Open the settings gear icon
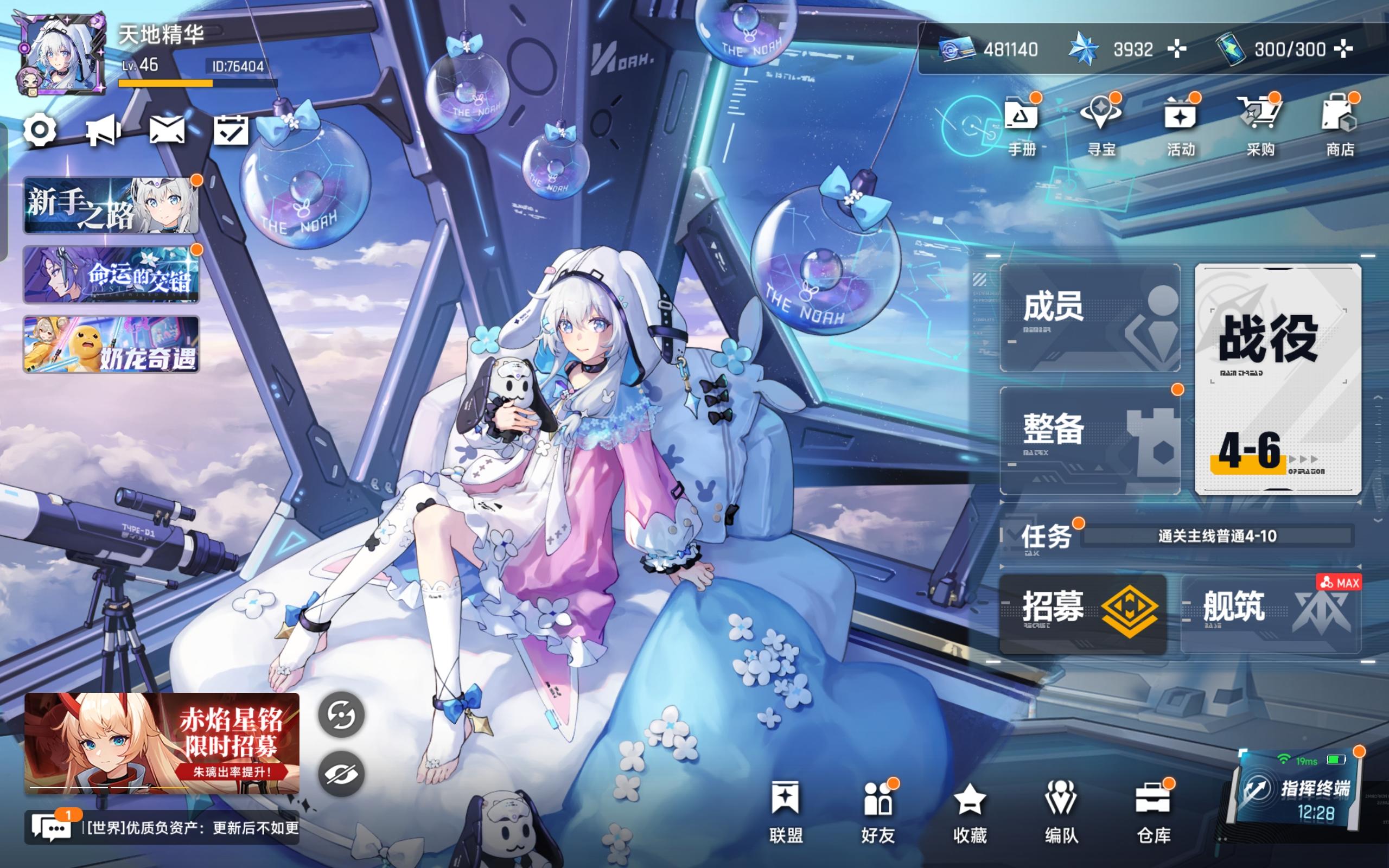Viewport: 1389px width, 868px height. click(40, 131)
